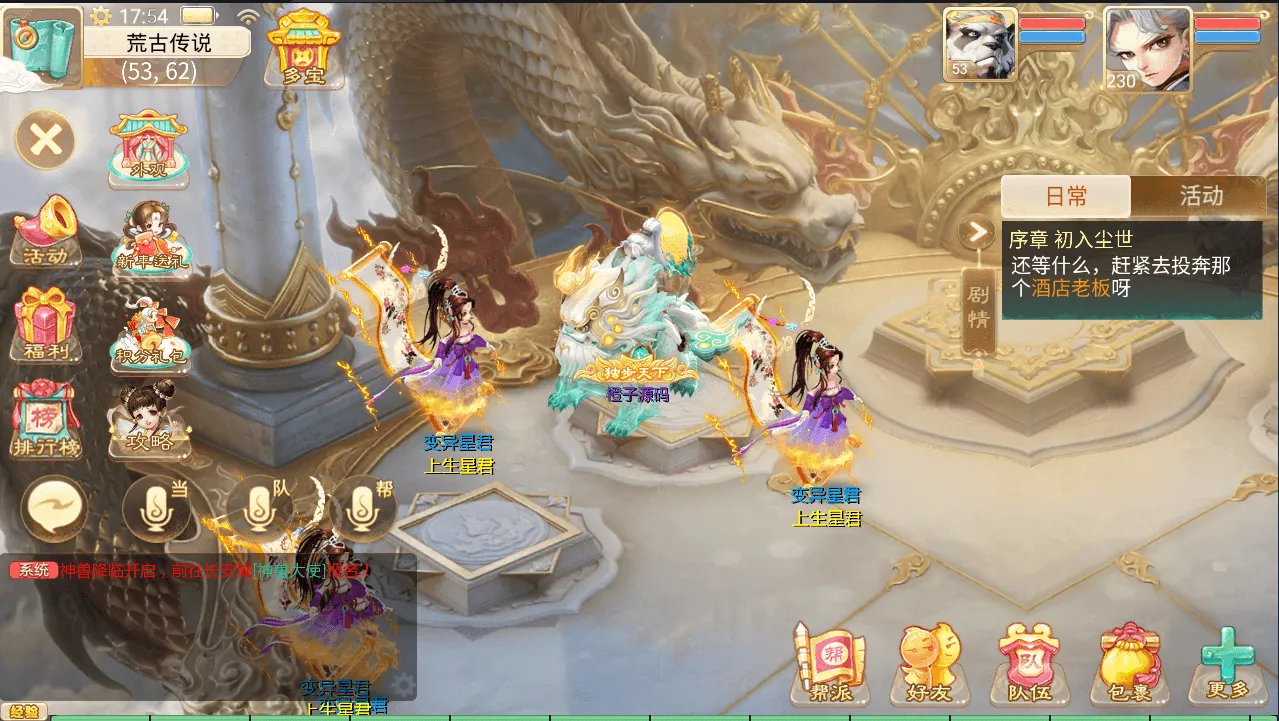The height and width of the screenshot is (721, 1279).
Task: Open the 帮派 guild menu
Action: pyautogui.click(x=830, y=662)
